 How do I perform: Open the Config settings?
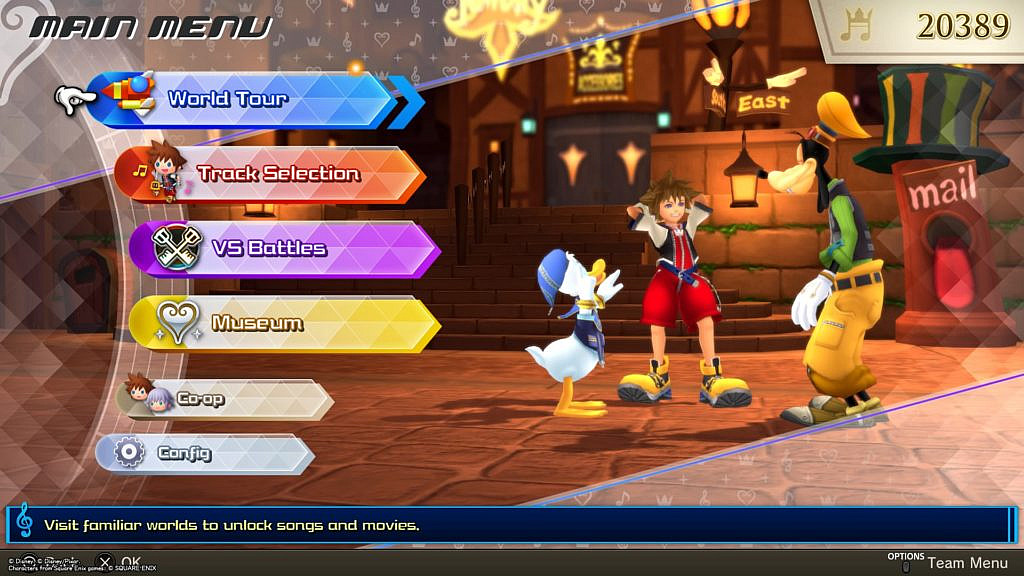[205, 453]
